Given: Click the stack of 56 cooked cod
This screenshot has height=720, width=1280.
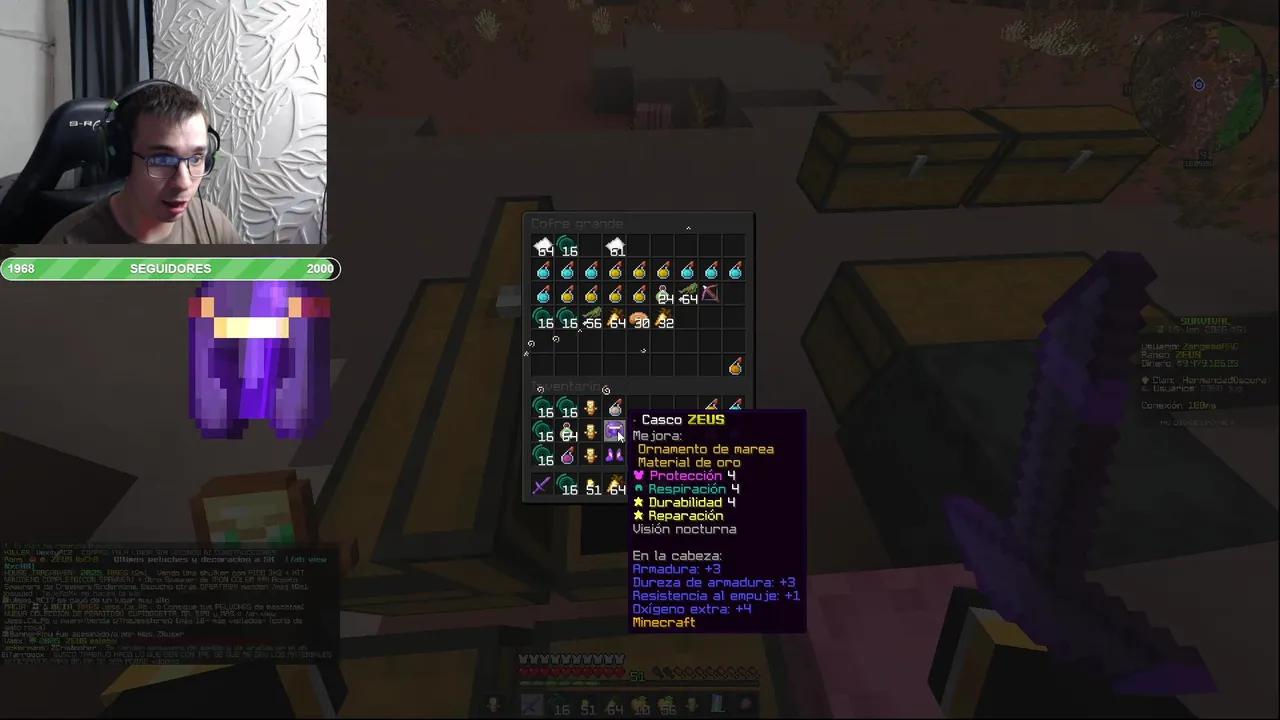Looking at the screenshot, I should pyautogui.click(x=592, y=322).
